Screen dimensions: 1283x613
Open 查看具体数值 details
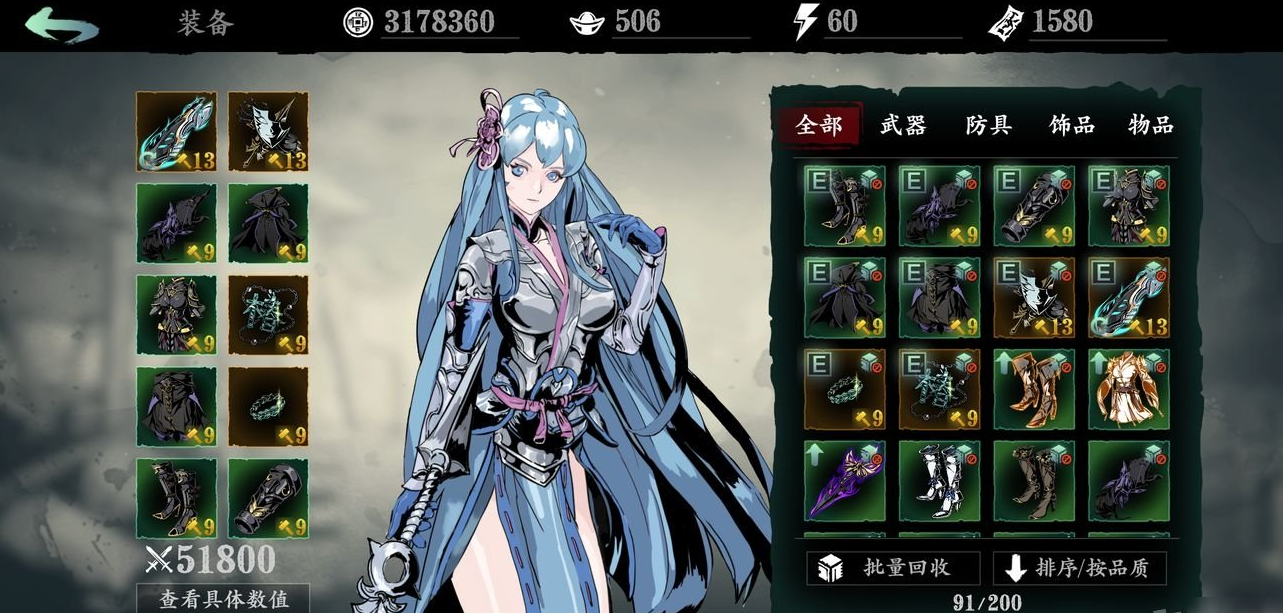pos(223,599)
